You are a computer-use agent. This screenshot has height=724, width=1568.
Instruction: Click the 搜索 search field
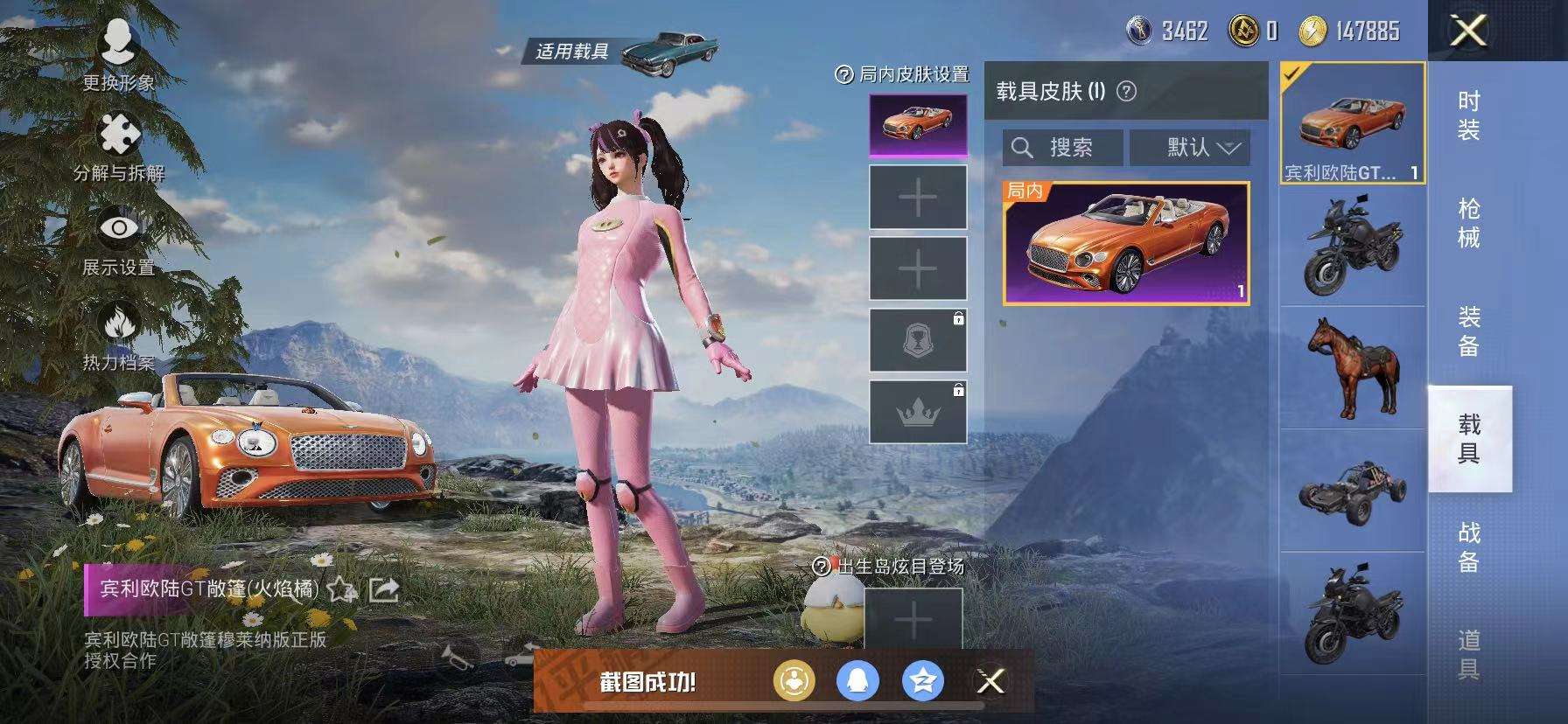[1063, 148]
